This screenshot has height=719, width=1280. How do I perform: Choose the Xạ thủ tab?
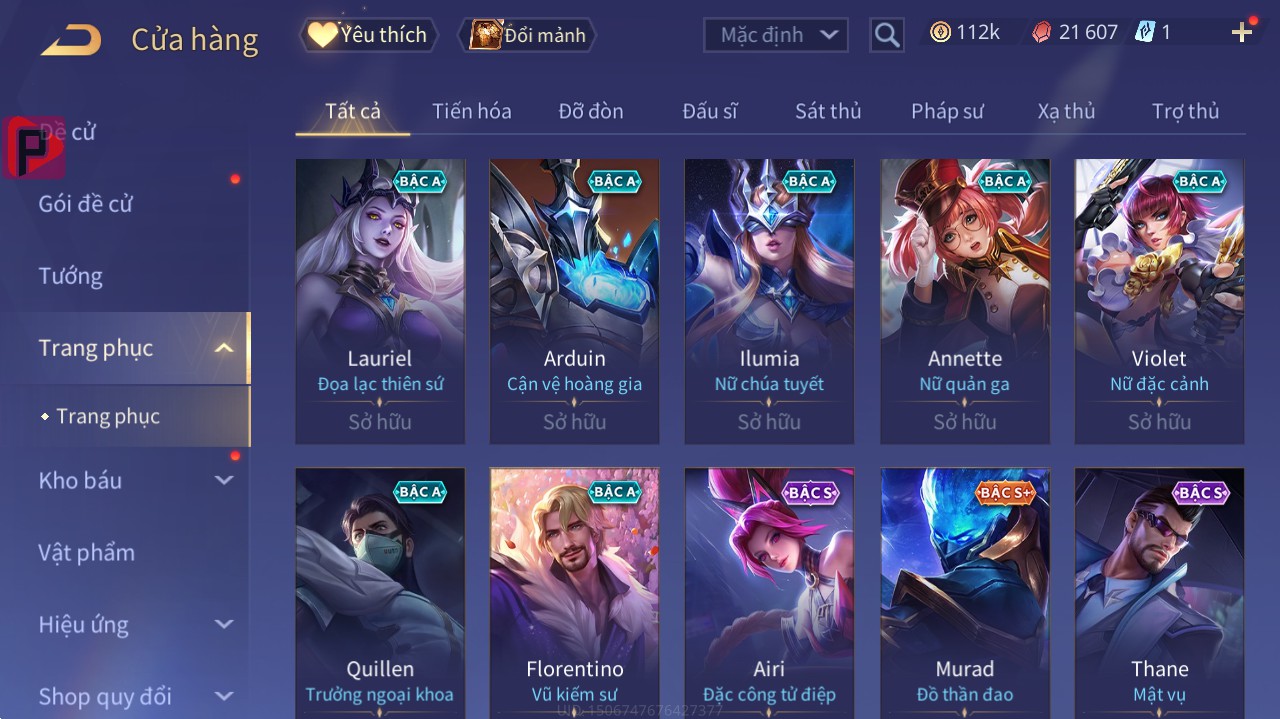1066,111
